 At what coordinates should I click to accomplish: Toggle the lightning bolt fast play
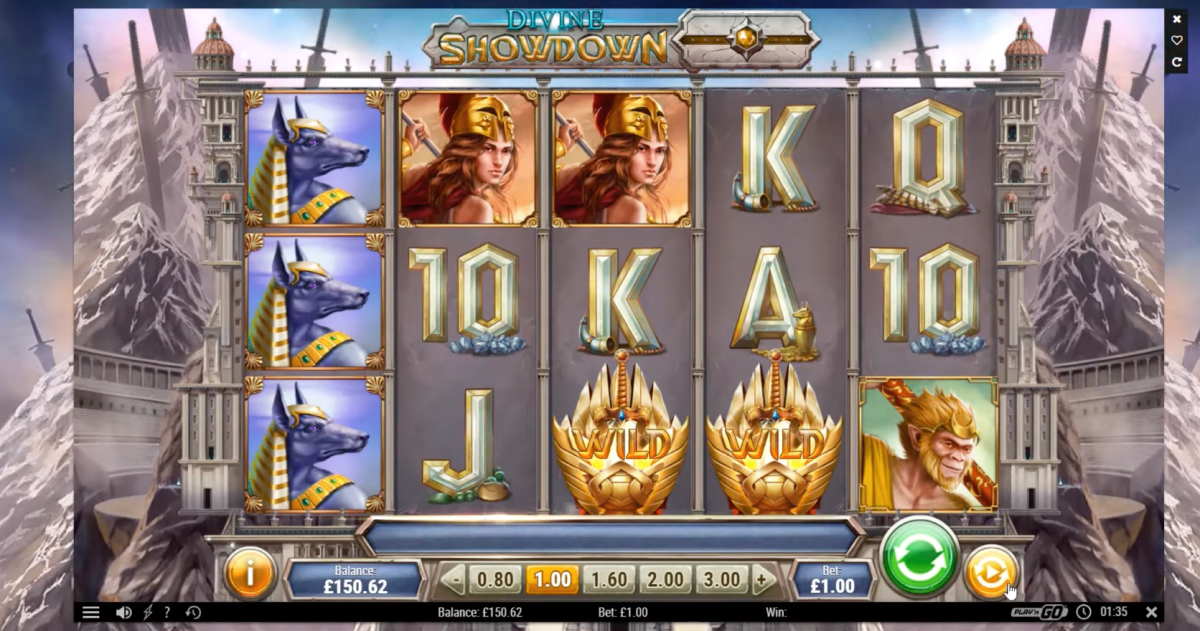(148, 612)
